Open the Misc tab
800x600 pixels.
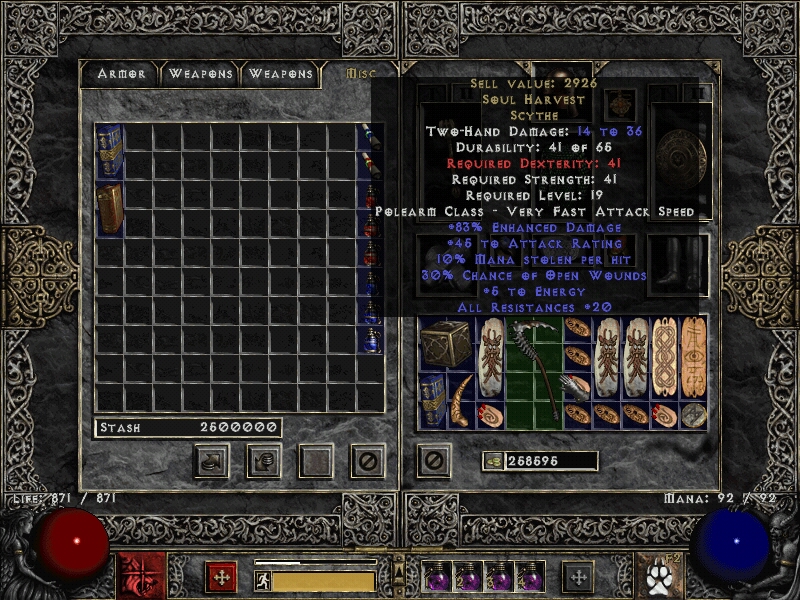pyautogui.click(x=358, y=73)
